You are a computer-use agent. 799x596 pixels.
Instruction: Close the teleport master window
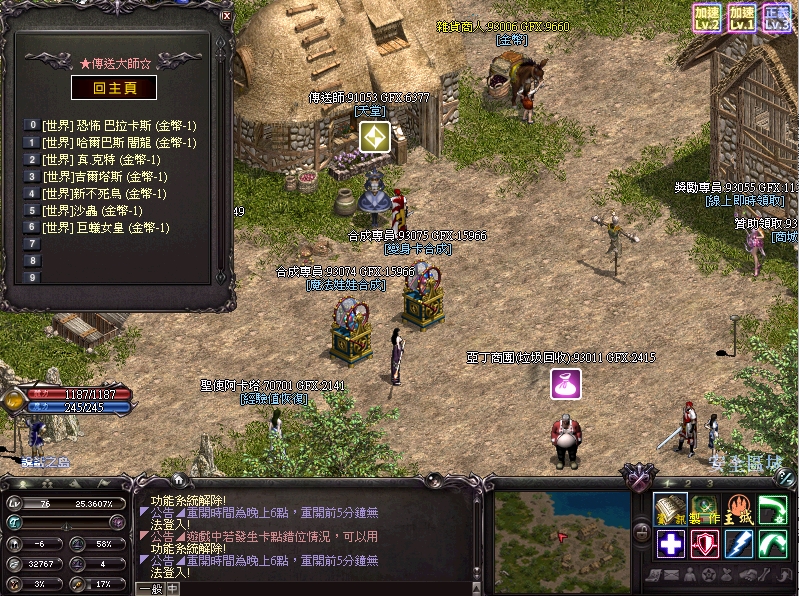(227, 17)
